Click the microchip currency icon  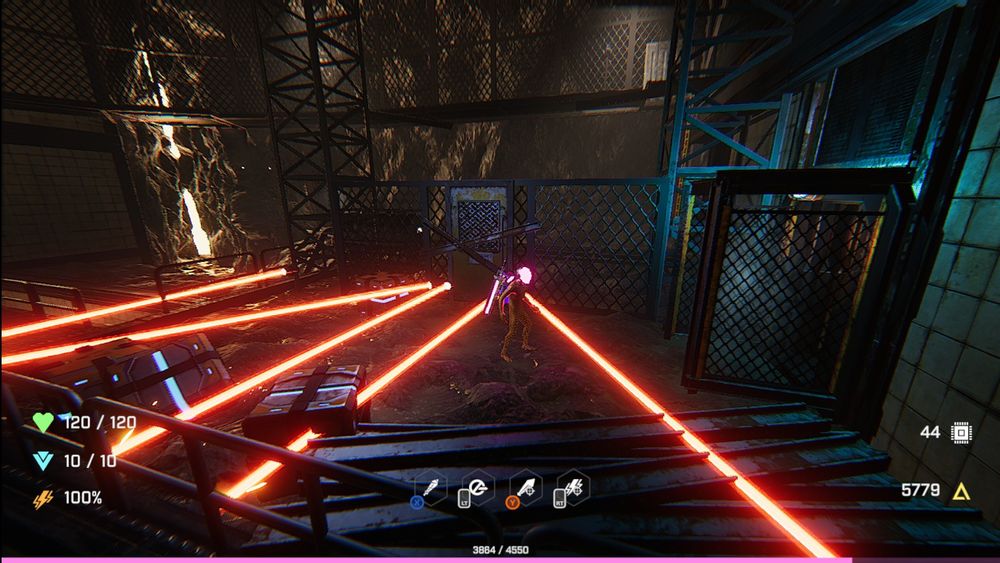pos(961,432)
